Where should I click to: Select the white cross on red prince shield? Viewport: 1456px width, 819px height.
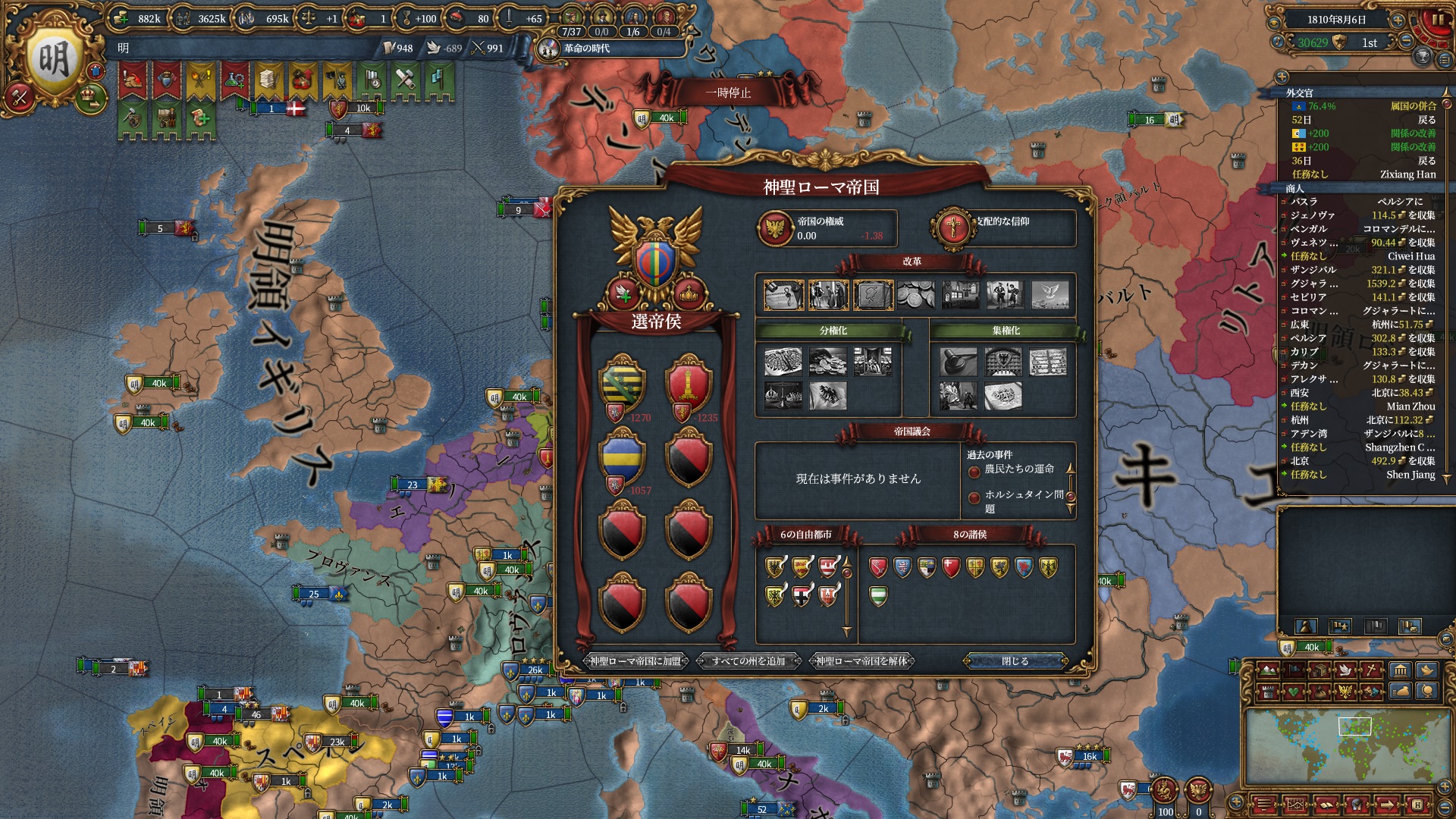pos(951,567)
